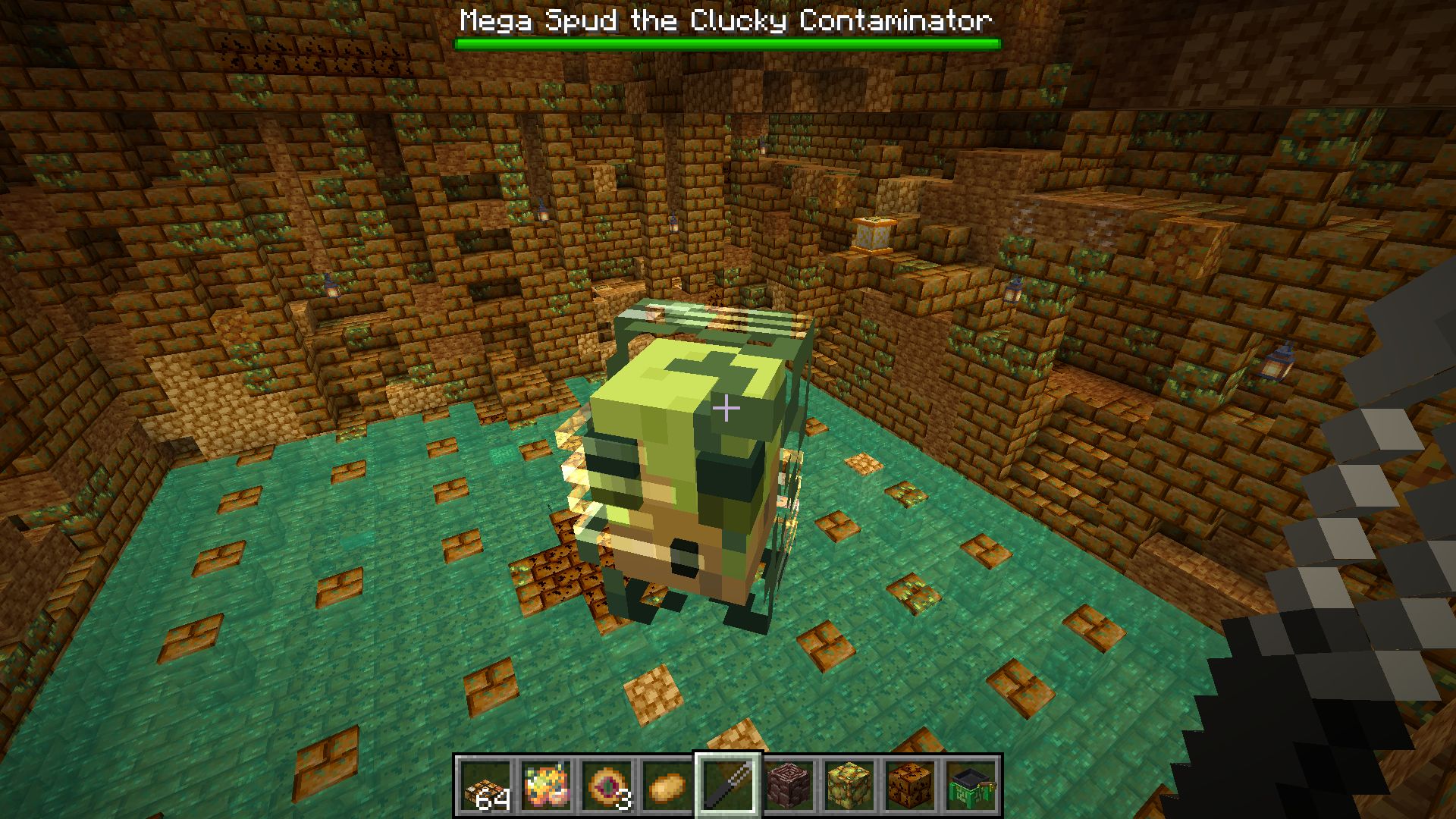Choose the colorful orange-yellow flower item slot
Screen dimensions: 1456x819
[546, 786]
